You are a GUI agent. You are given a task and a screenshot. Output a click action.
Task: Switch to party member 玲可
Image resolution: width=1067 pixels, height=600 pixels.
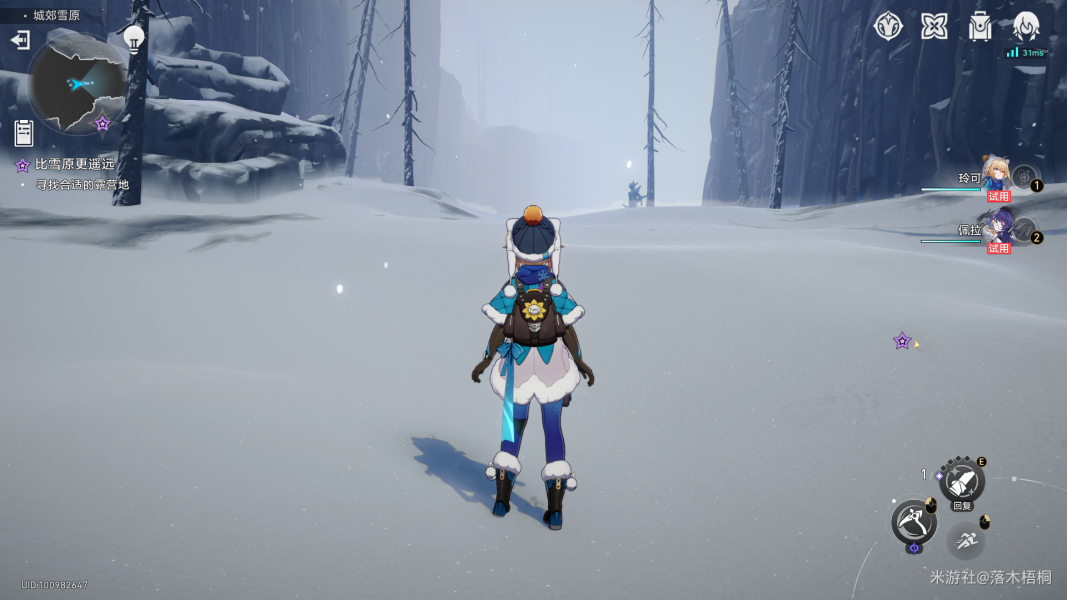coord(996,178)
